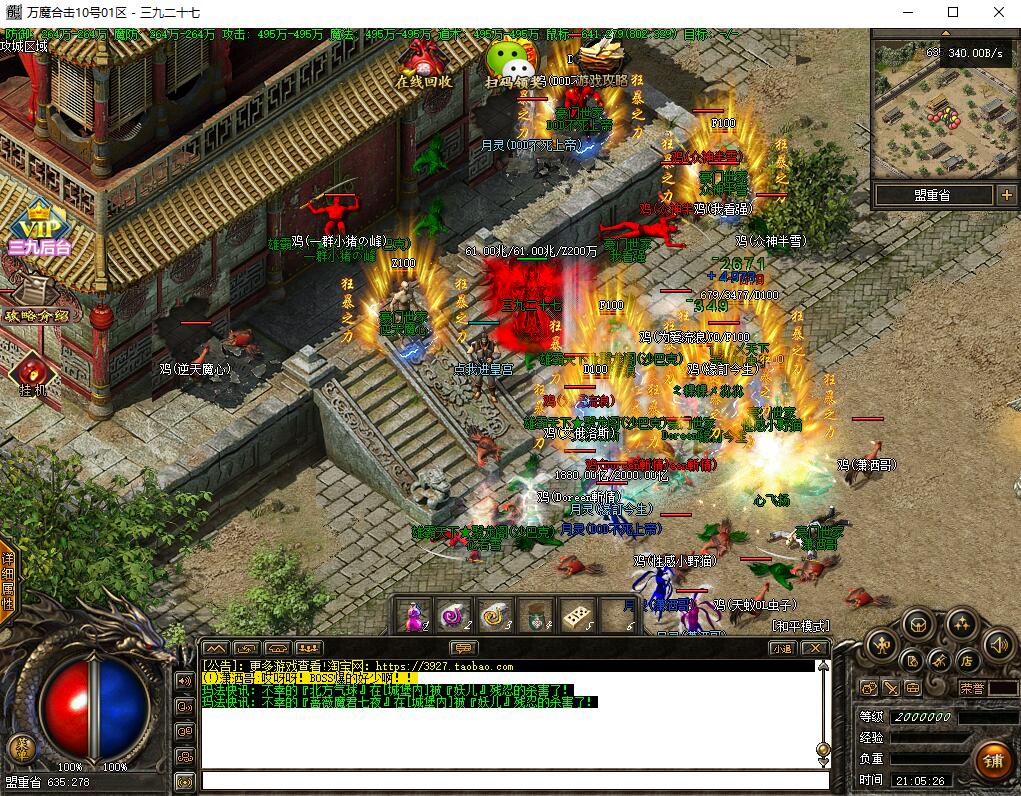Use the white domino tile in hotbar slot 5

point(577,616)
